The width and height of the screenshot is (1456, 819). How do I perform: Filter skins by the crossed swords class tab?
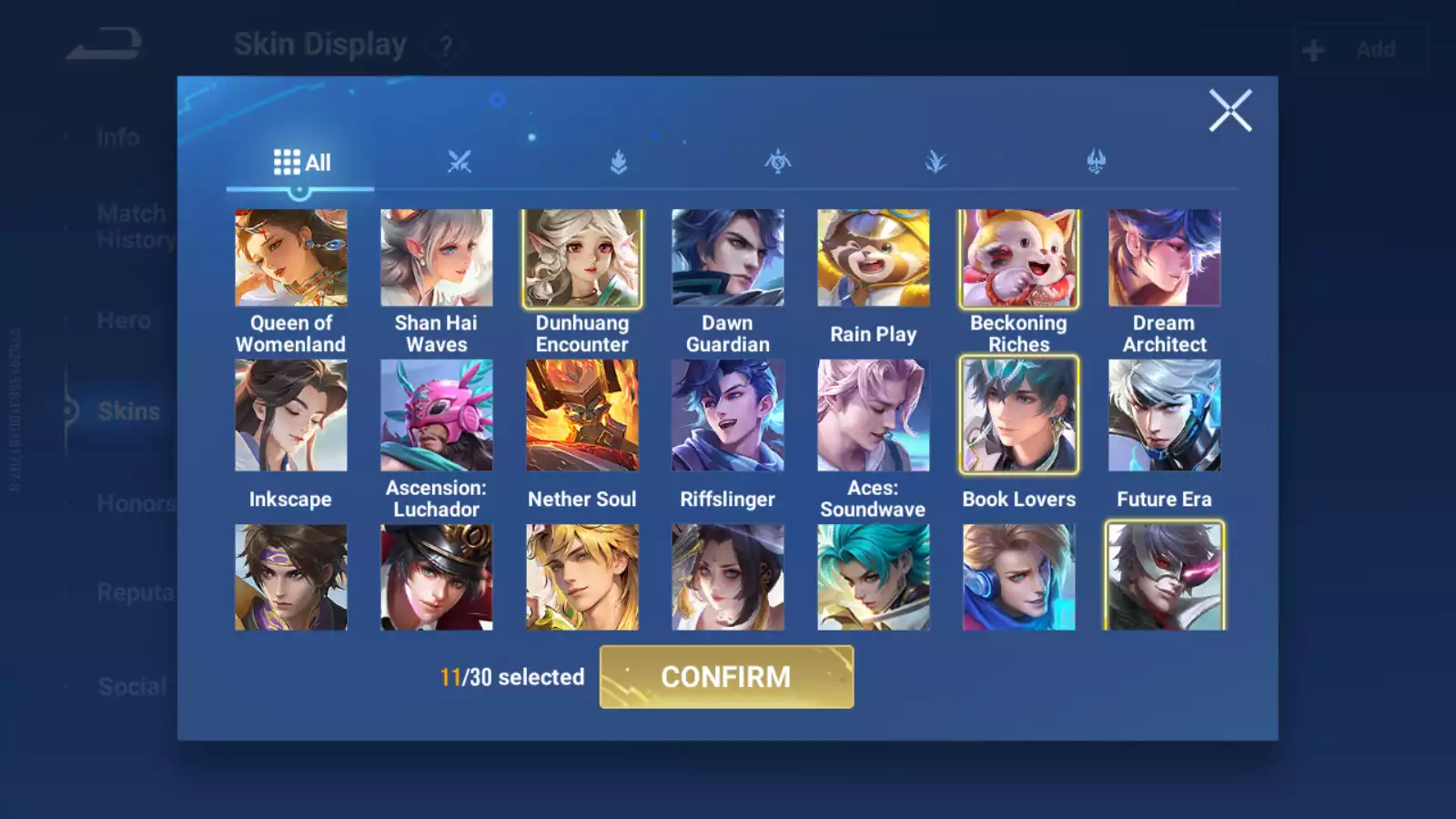coord(460,163)
